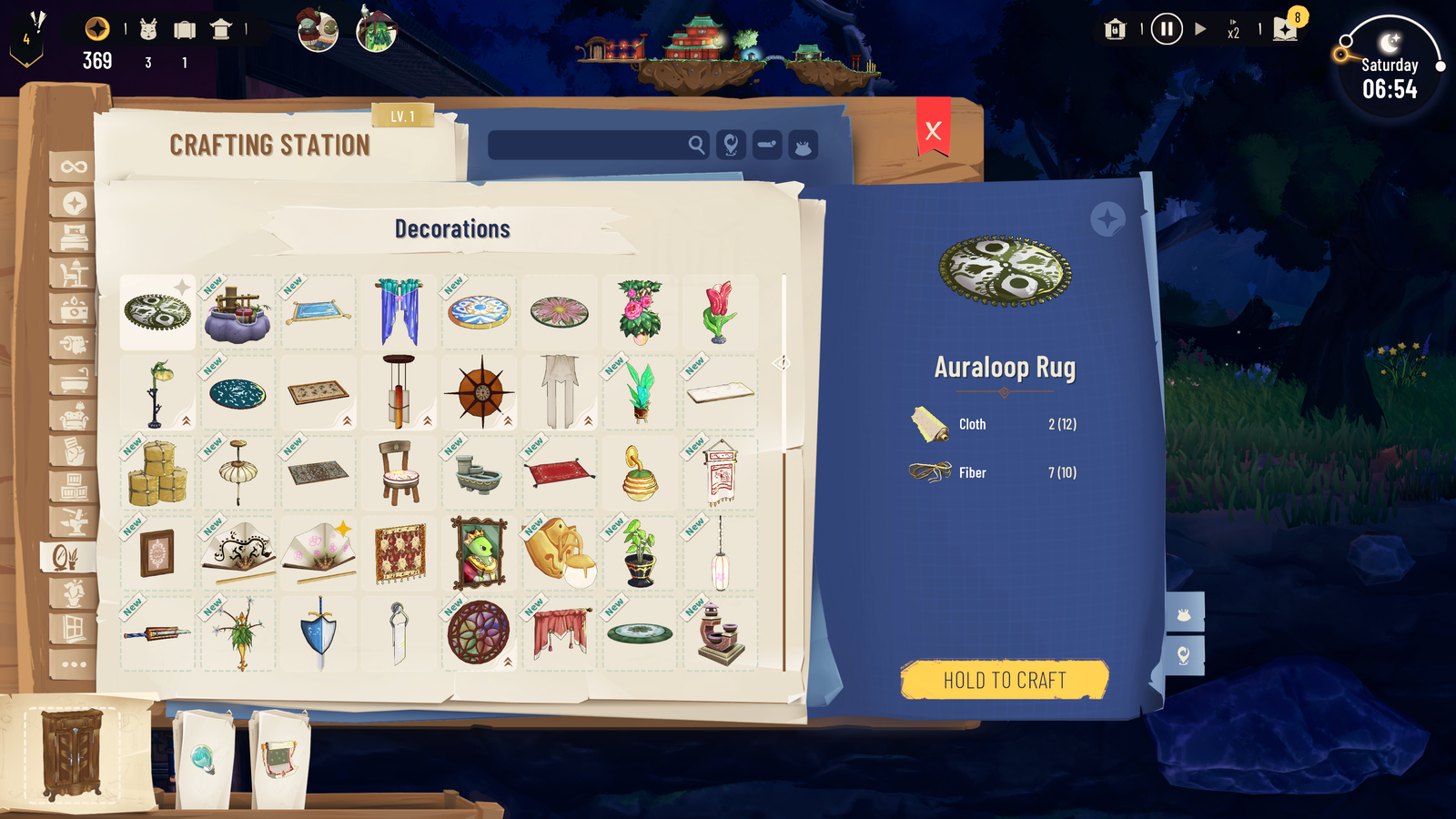Close Crafting Station via red X ribbon
The height and width of the screenshot is (819, 1456).
pyautogui.click(x=931, y=130)
